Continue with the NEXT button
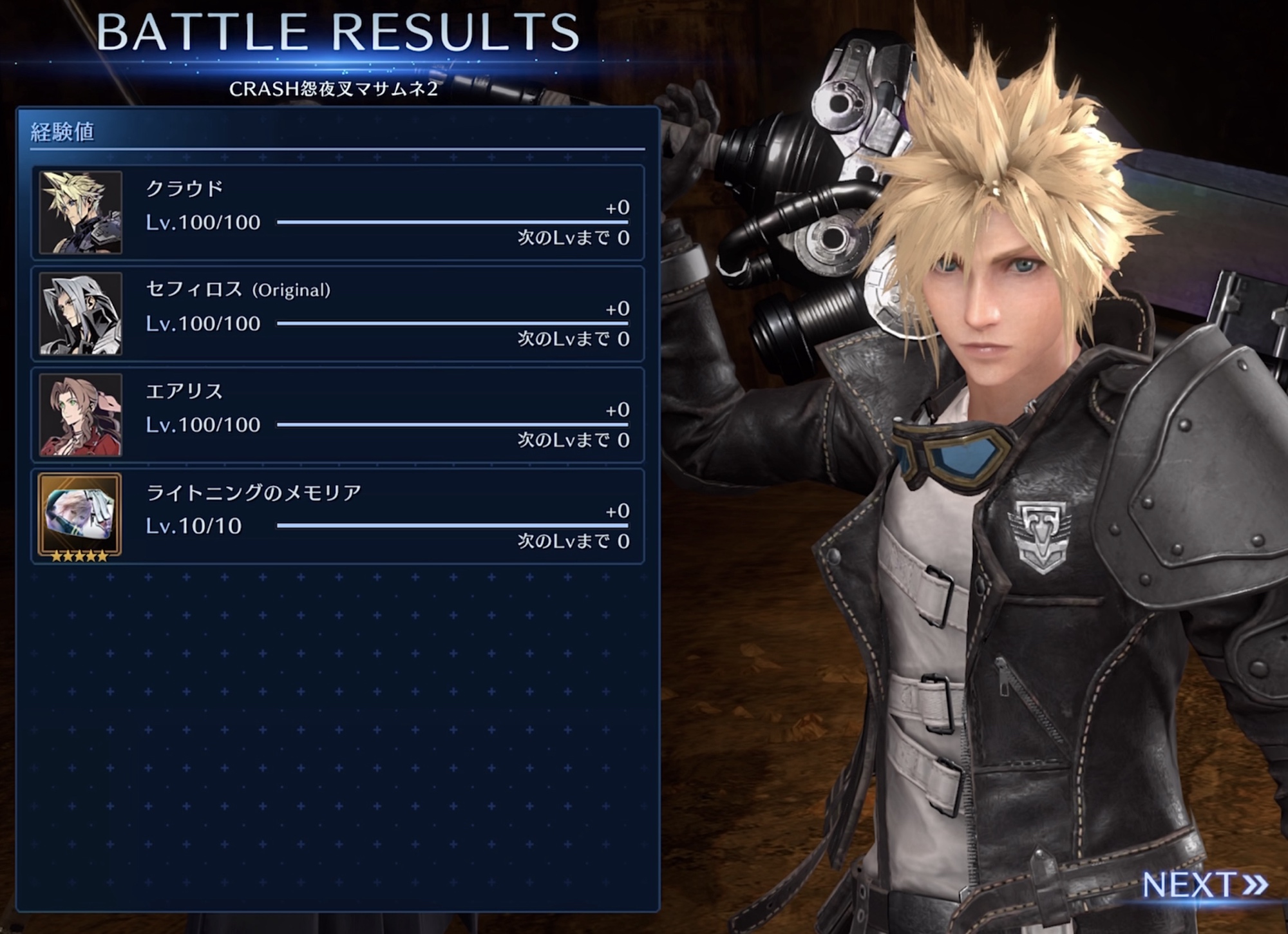1288x934 pixels. [x=1203, y=884]
